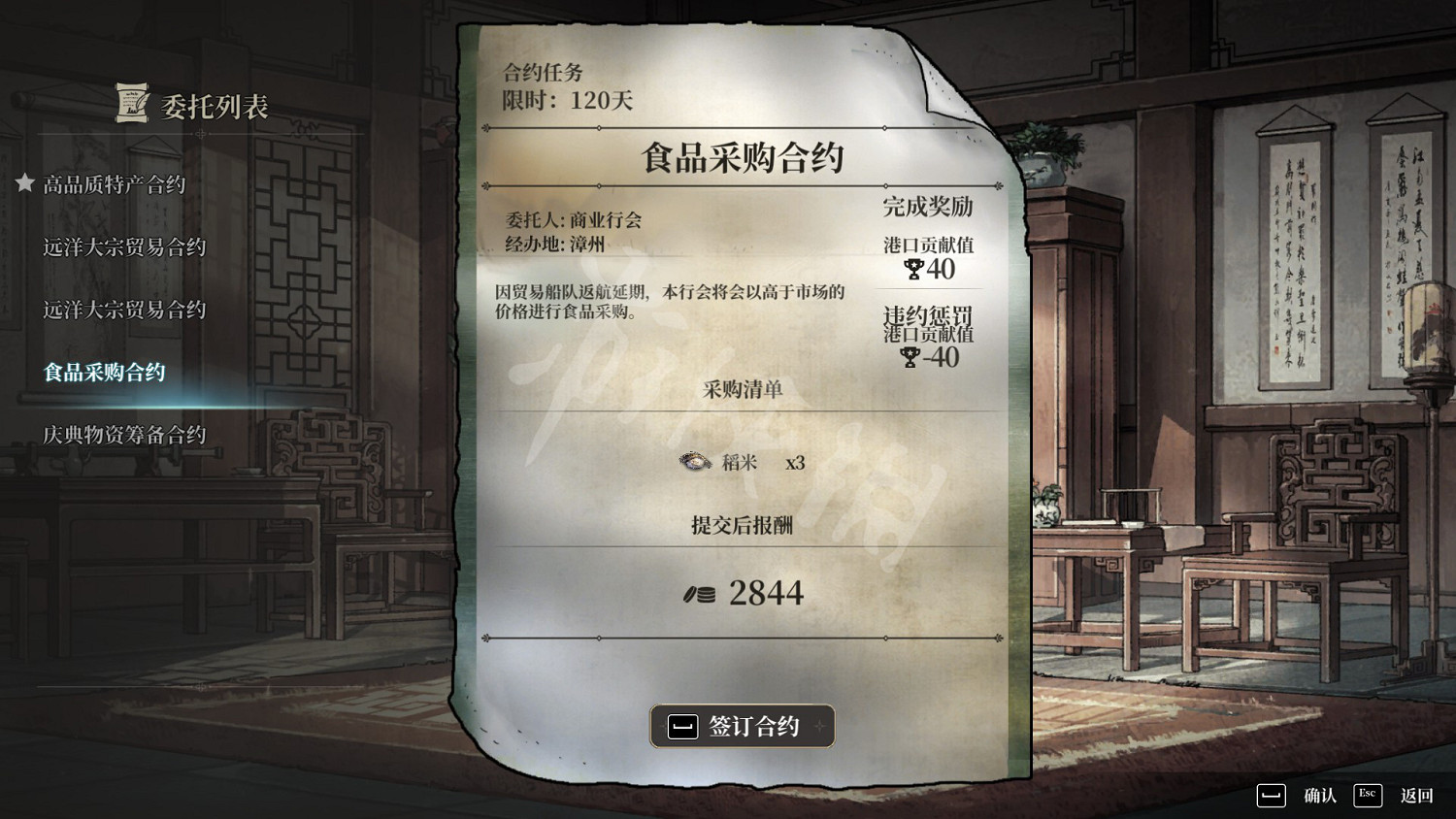
Task: Select the 庆典物资筹备合约 commission
Action: [x=122, y=435]
